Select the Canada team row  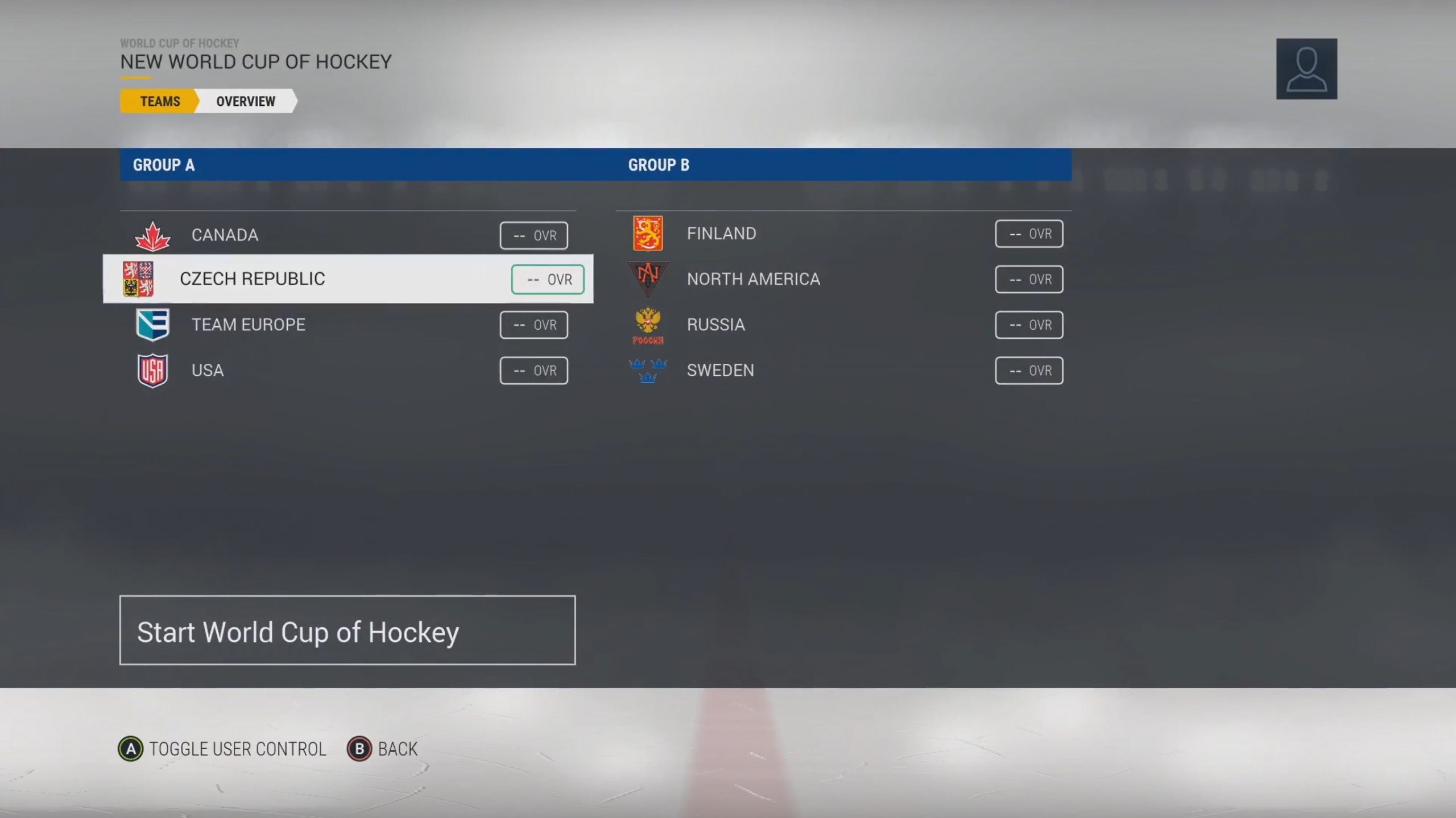347,235
